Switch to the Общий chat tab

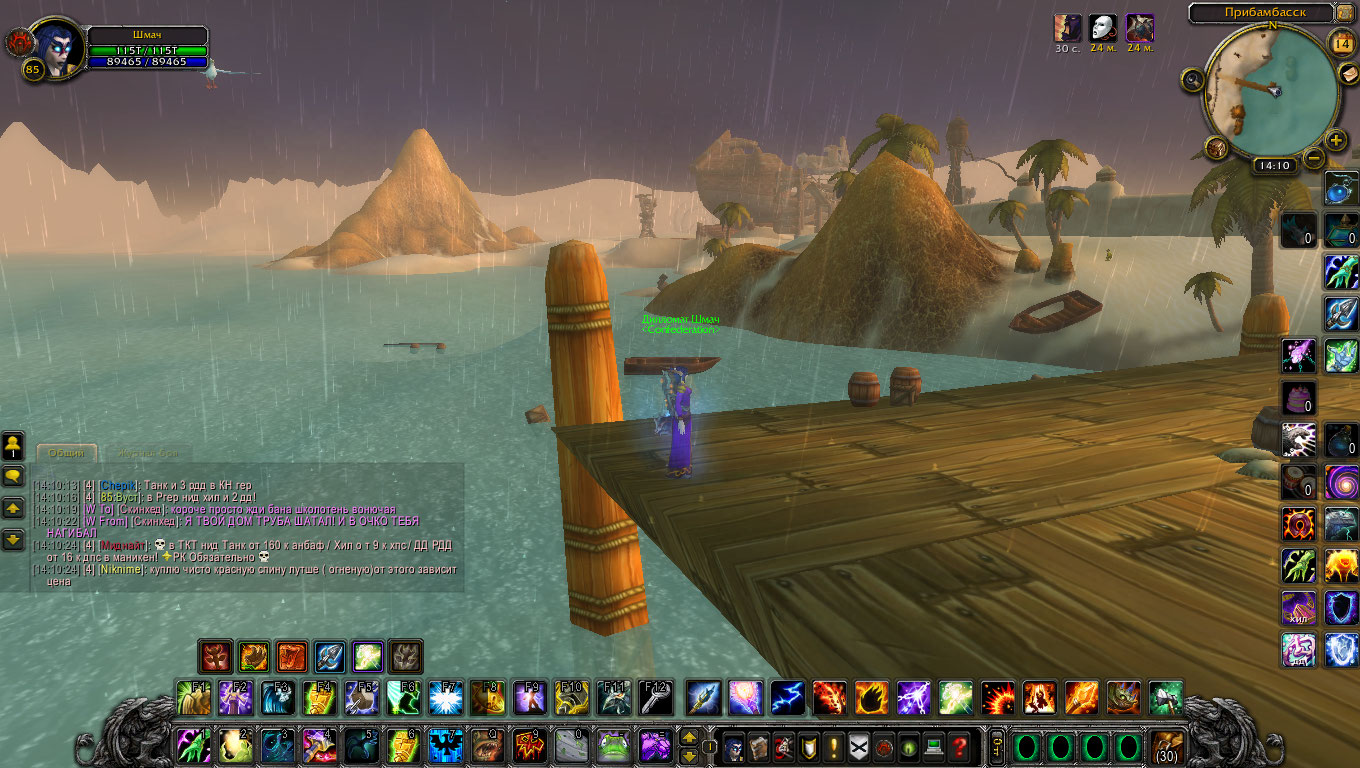pos(67,453)
